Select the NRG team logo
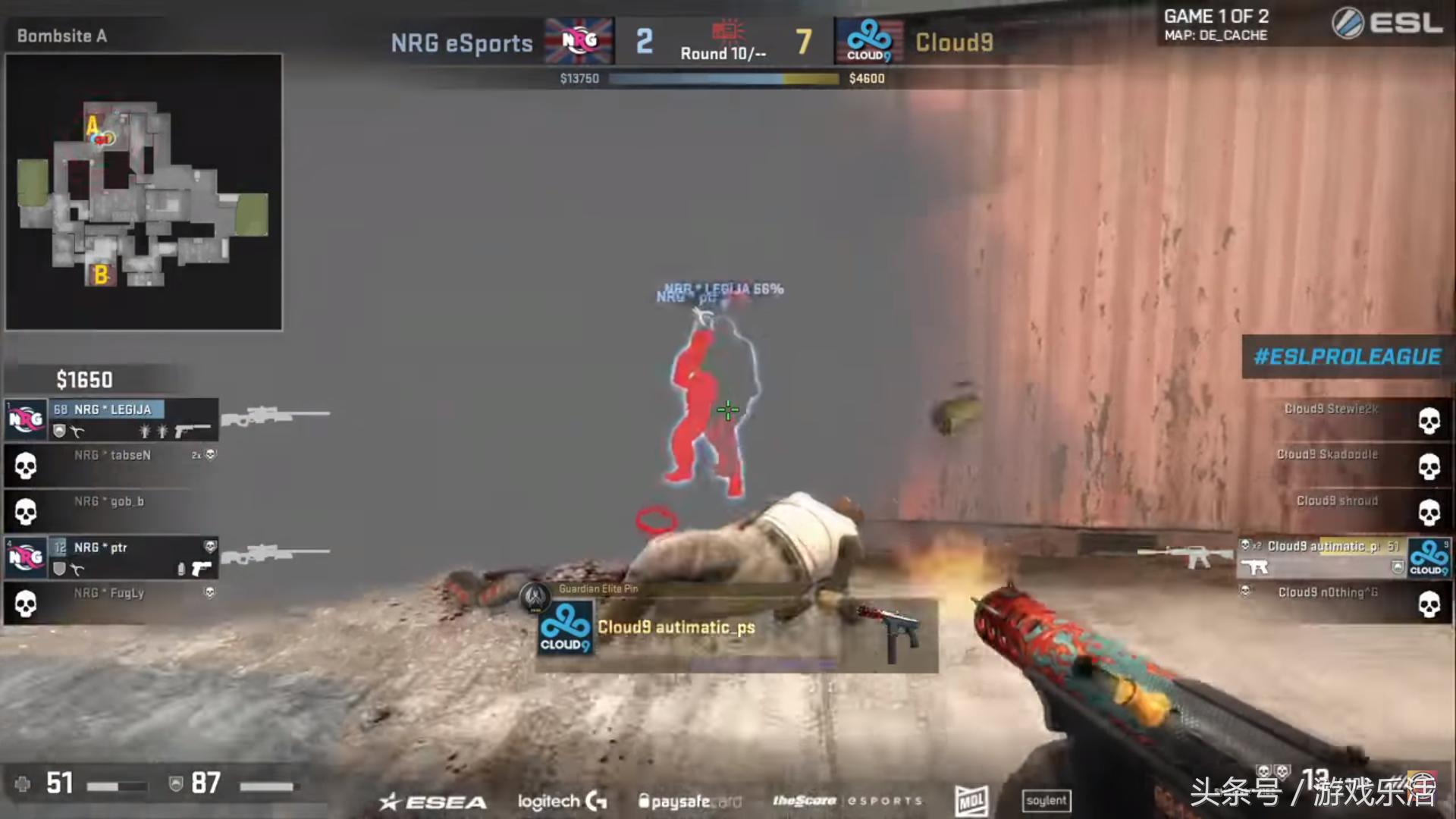The height and width of the screenshot is (819, 1456). tap(579, 39)
